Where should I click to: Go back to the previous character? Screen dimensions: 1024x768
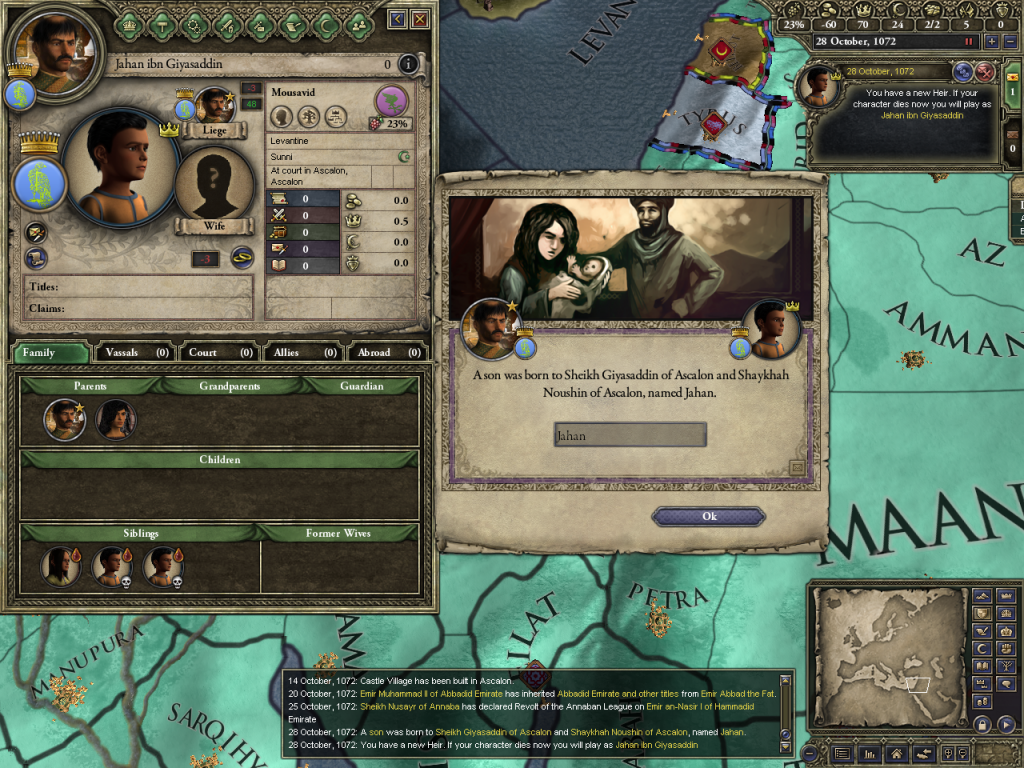[398, 18]
